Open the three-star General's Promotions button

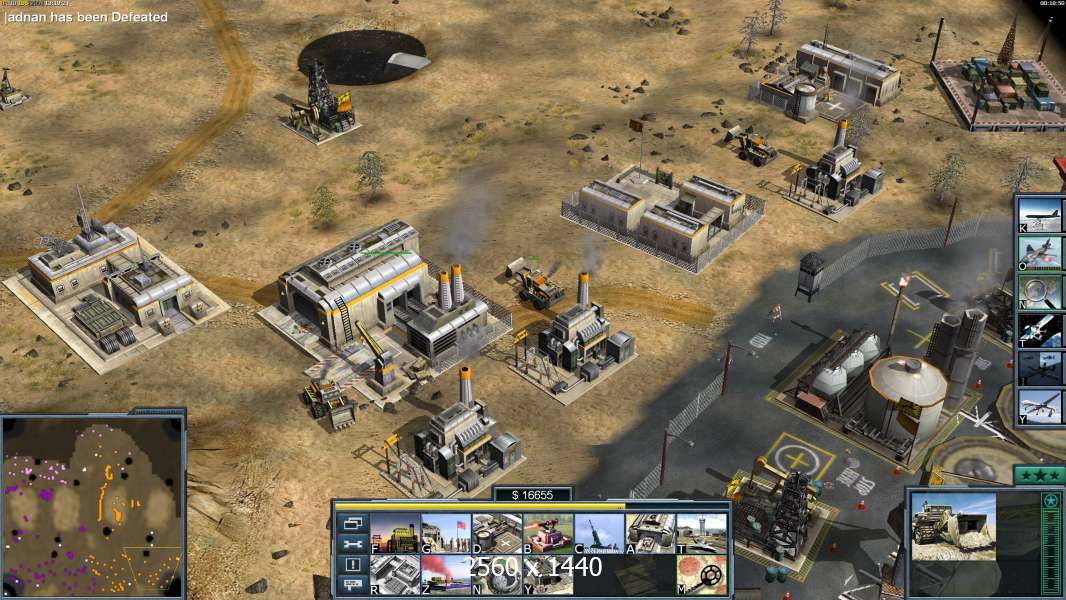click(1038, 475)
